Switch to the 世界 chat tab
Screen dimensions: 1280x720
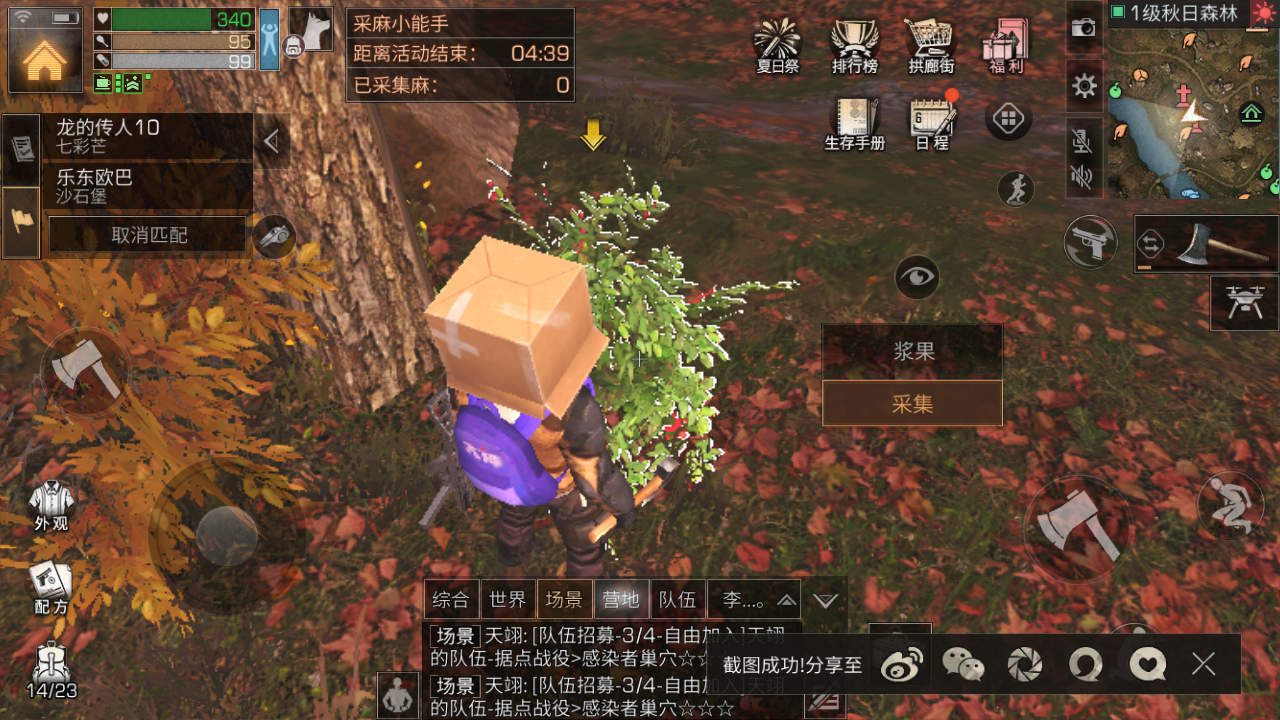pos(508,600)
